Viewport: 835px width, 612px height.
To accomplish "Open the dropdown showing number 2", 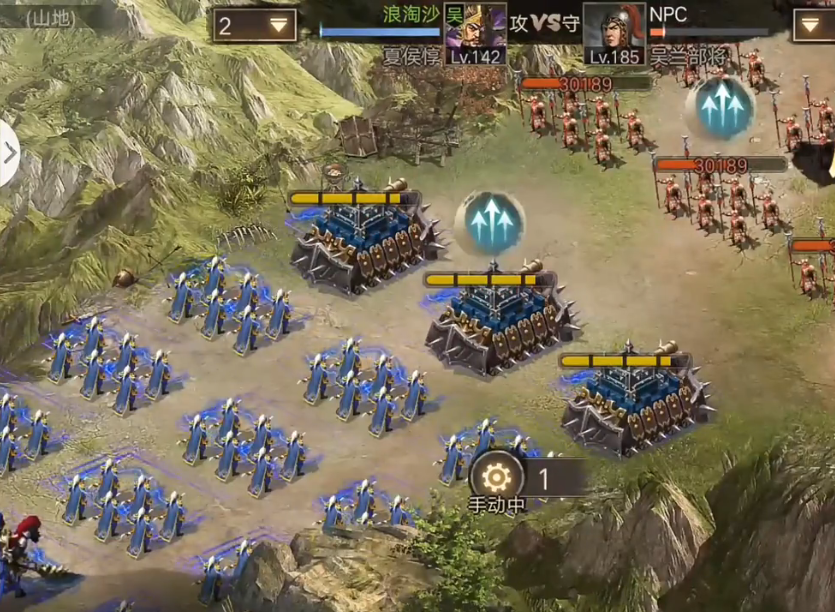I will pyautogui.click(x=254, y=26).
